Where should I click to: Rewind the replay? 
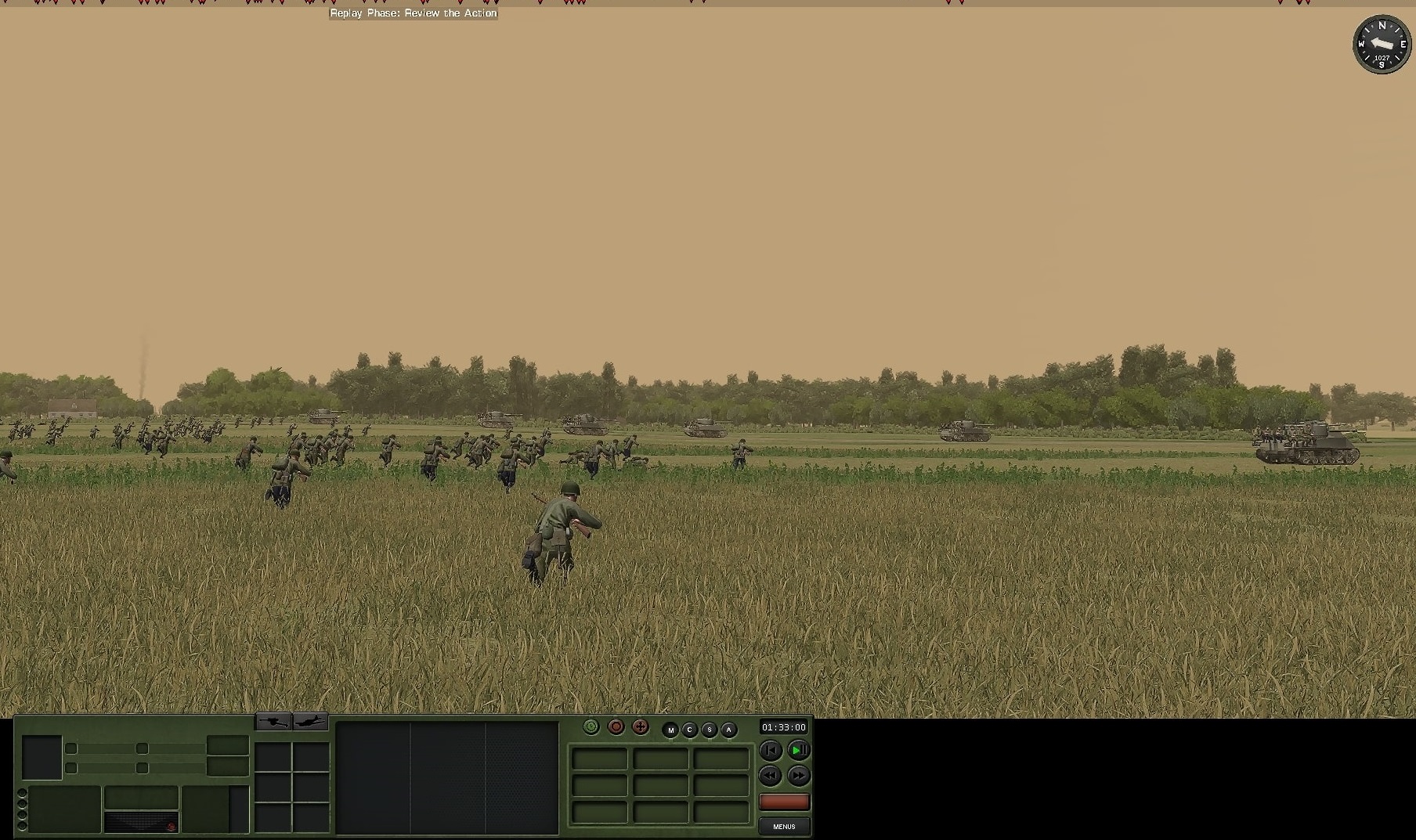click(x=771, y=776)
